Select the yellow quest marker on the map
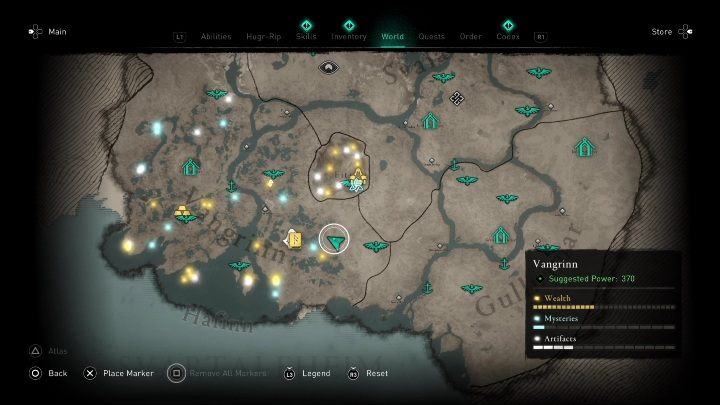This screenshot has width=720, height=405. click(x=295, y=238)
